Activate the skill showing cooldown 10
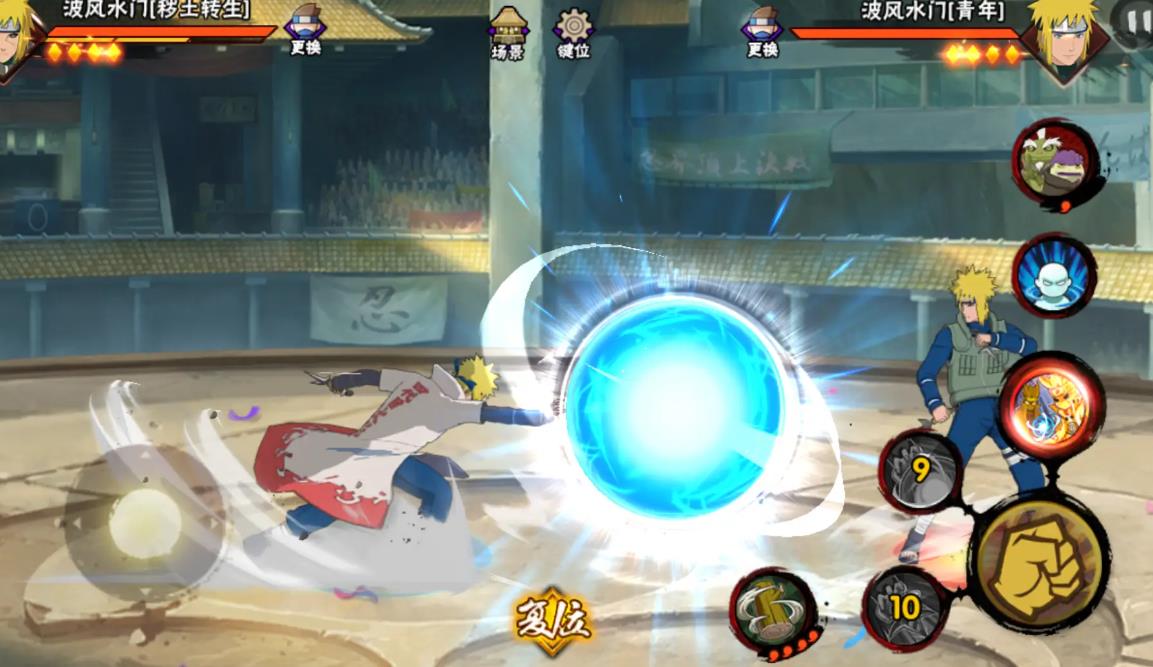 pos(903,607)
